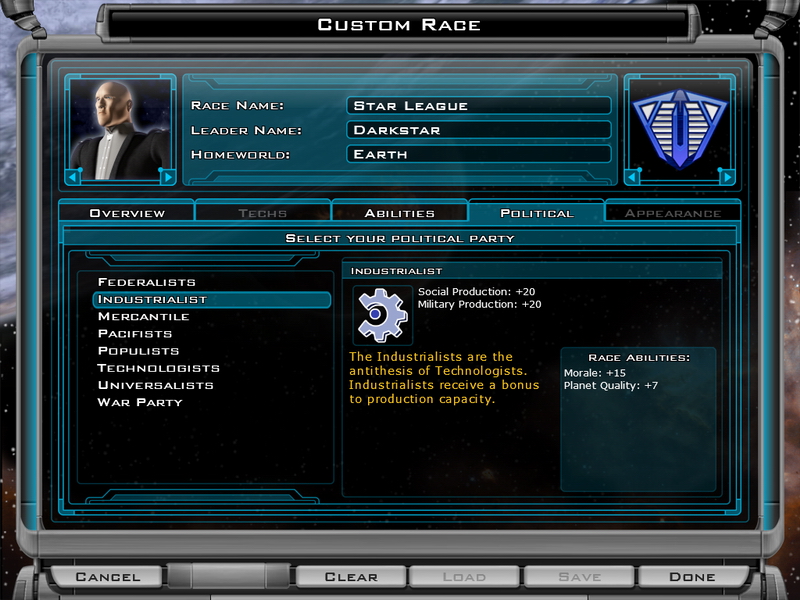Show the previous race logo

632,177
